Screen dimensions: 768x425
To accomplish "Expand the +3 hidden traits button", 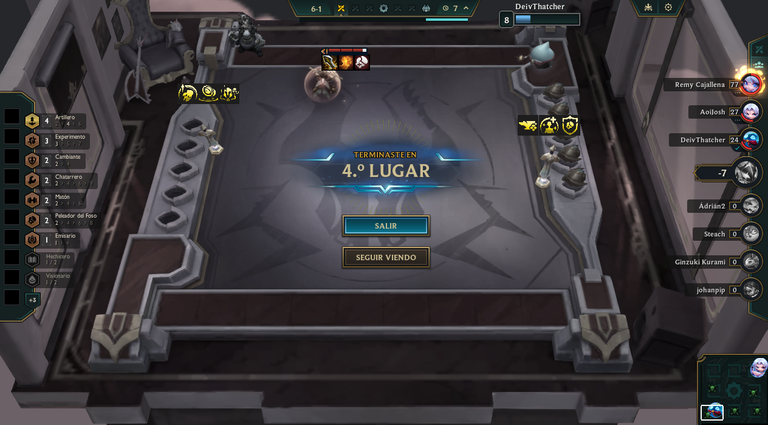I will [32, 299].
